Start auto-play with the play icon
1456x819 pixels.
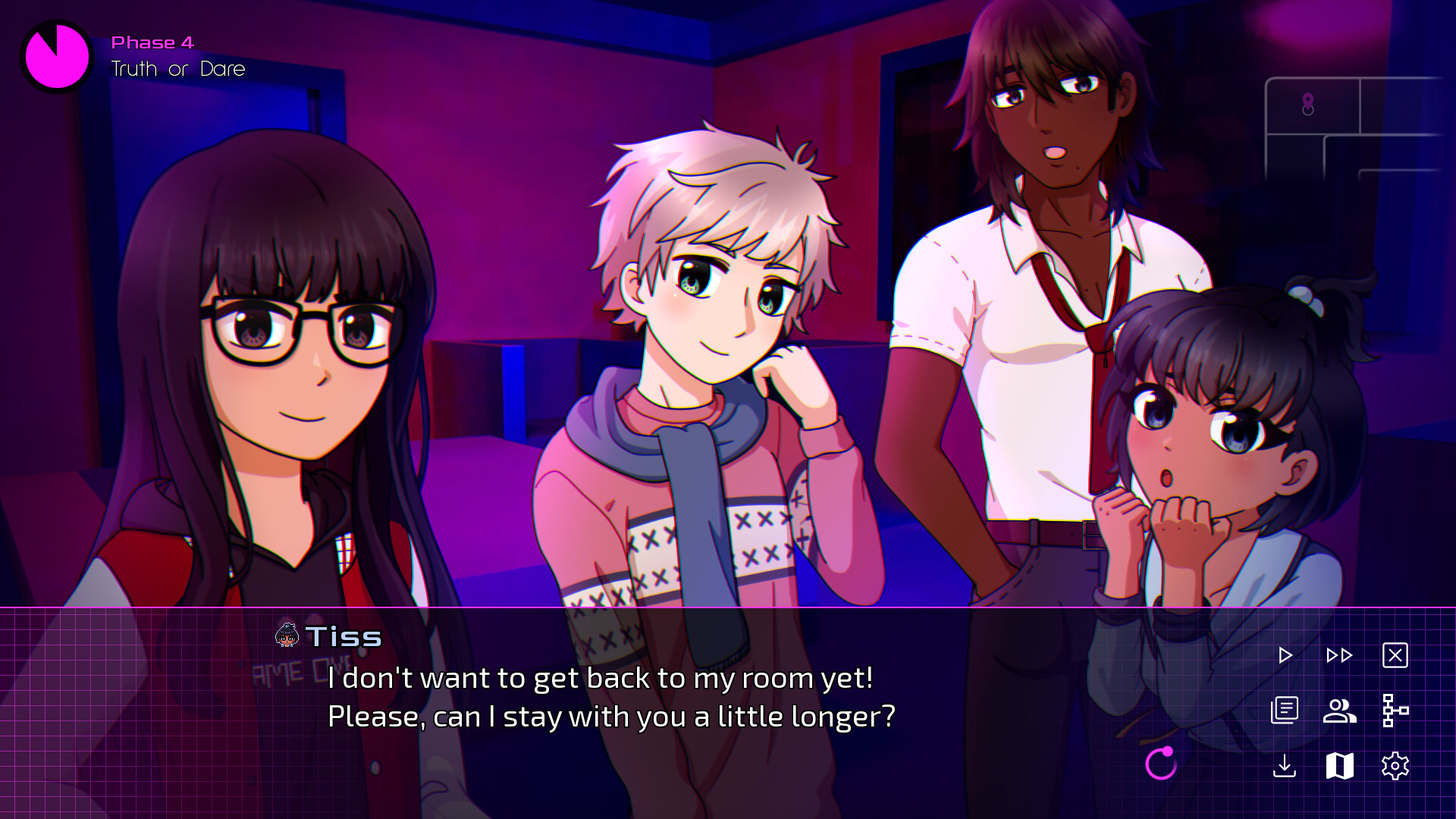click(x=1285, y=655)
